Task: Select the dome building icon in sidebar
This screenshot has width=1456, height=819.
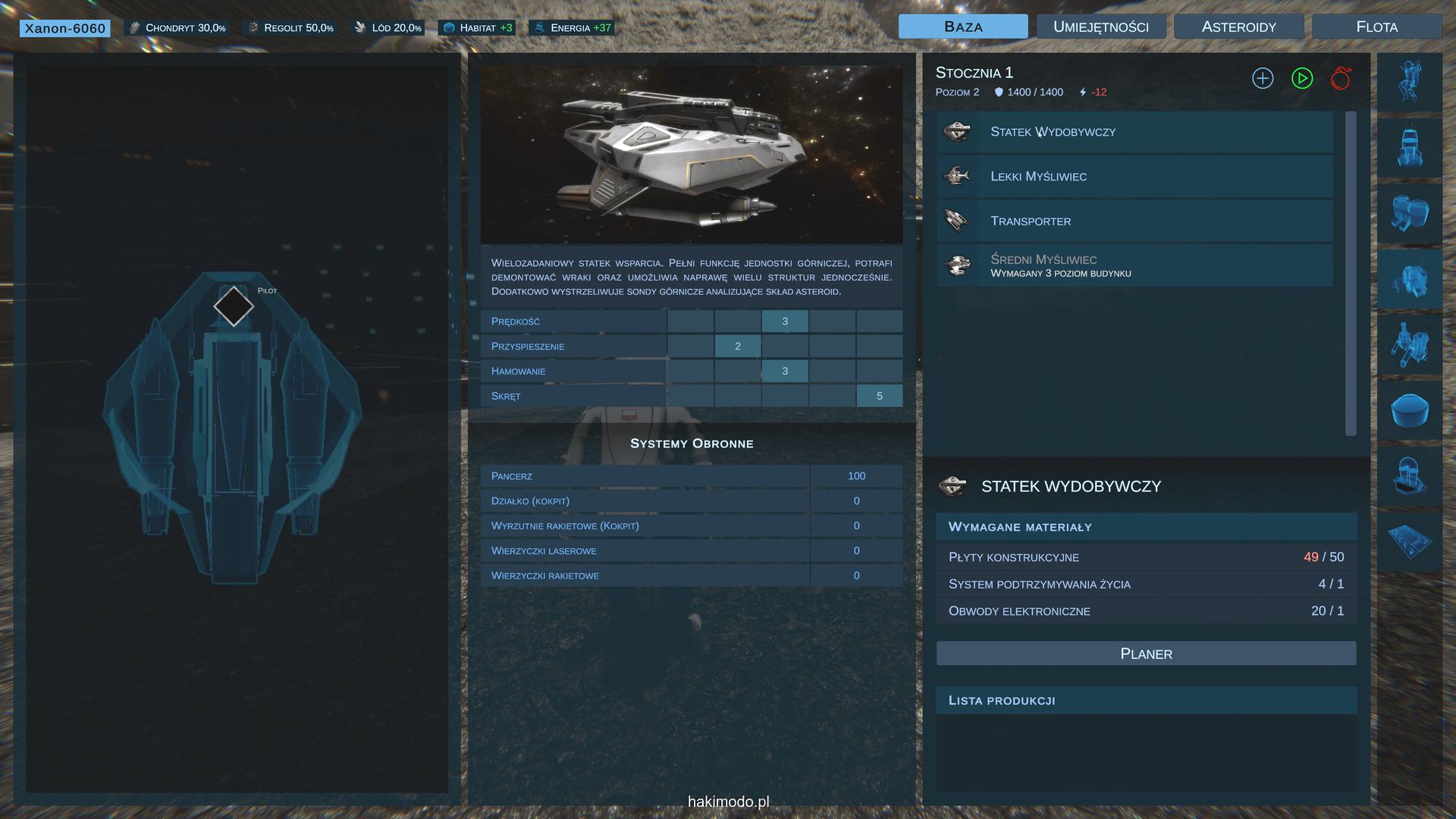Action: (x=1410, y=410)
